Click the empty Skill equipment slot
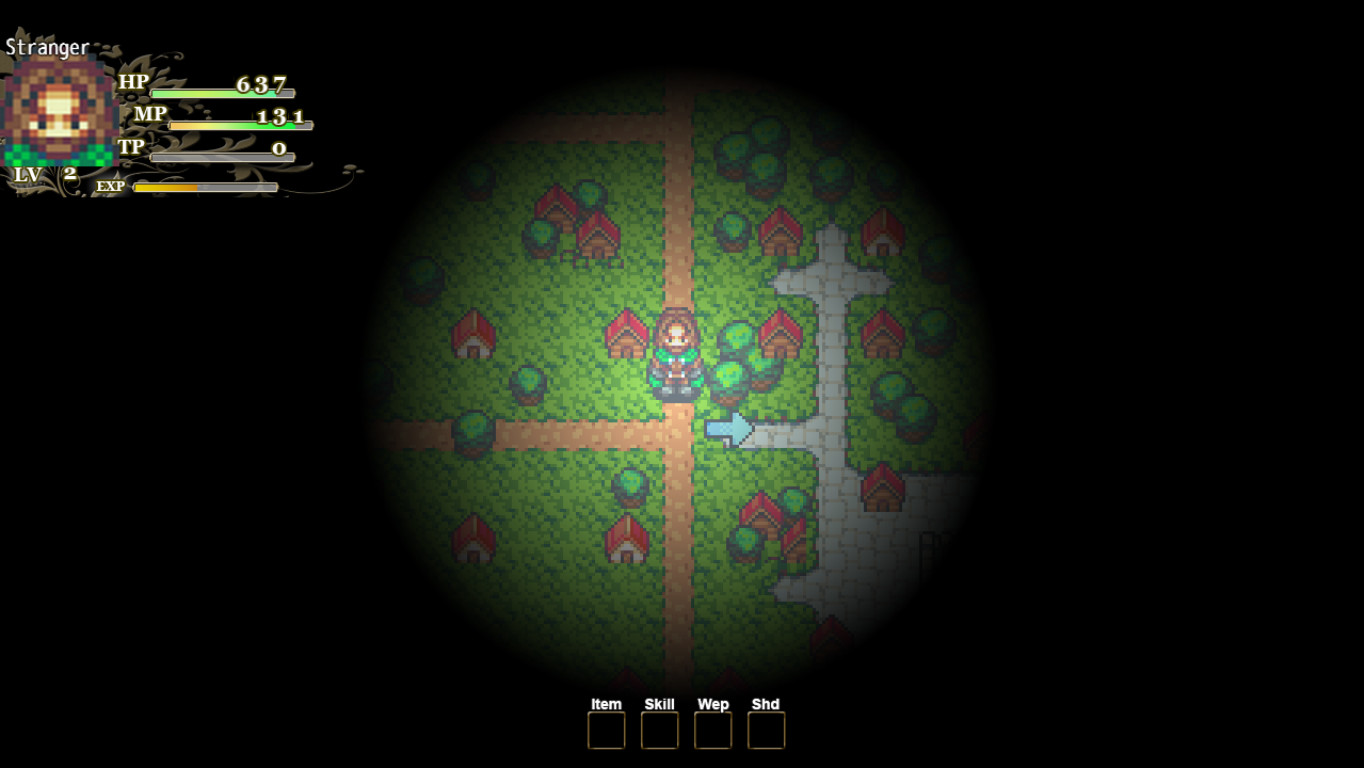Image resolution: width=1364 pixels, height=768 pixels. point(658,731)
